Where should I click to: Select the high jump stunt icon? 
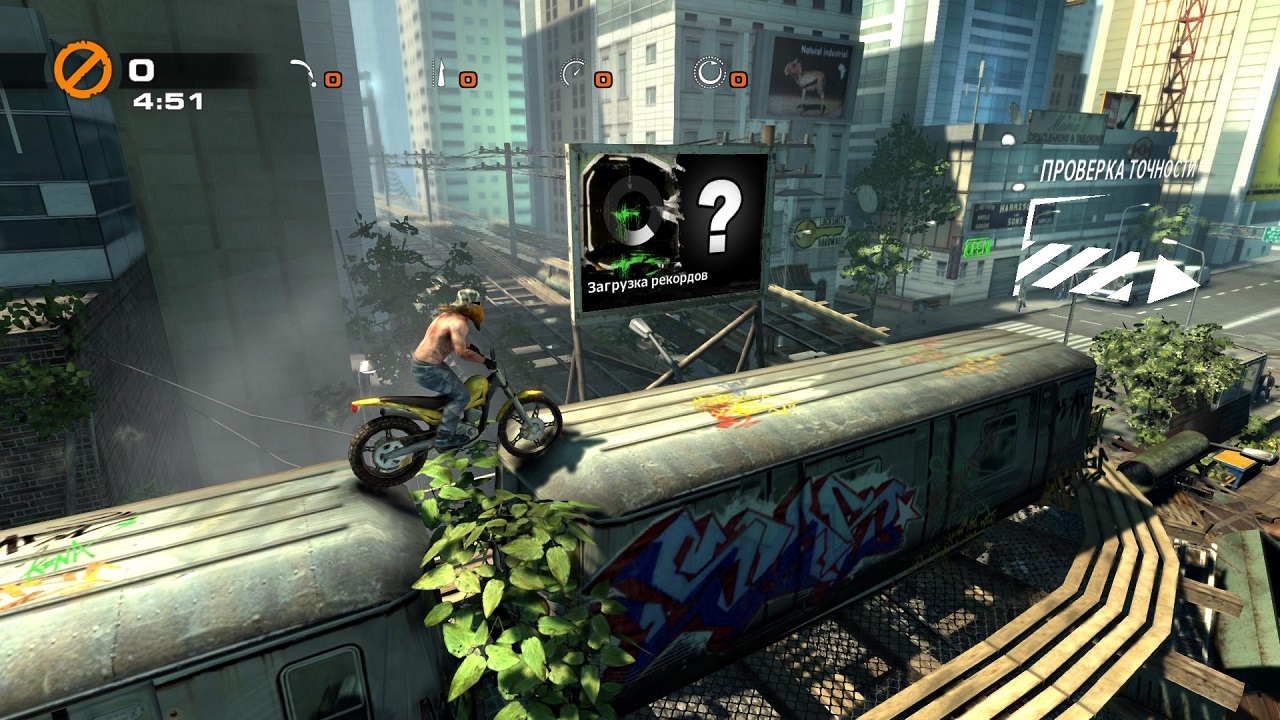coord(439,73)
